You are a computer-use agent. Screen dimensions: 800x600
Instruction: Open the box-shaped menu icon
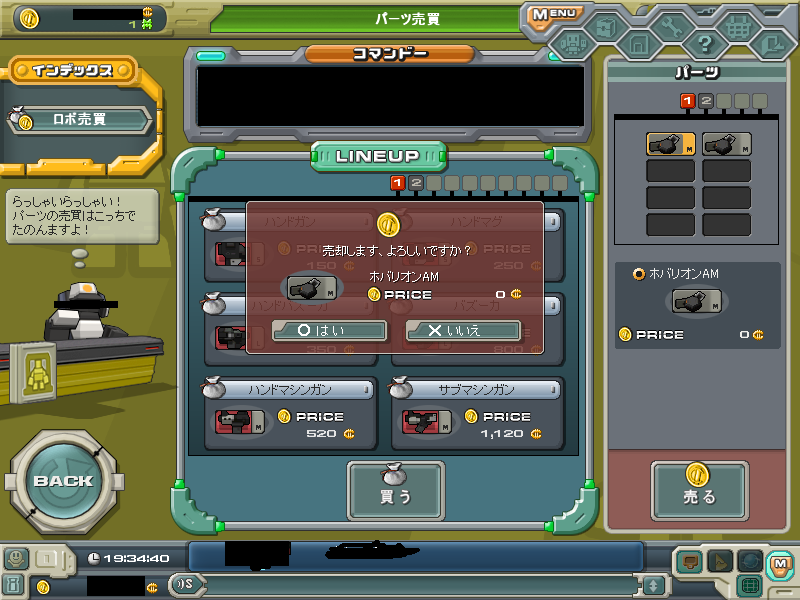tap(606, 24)
